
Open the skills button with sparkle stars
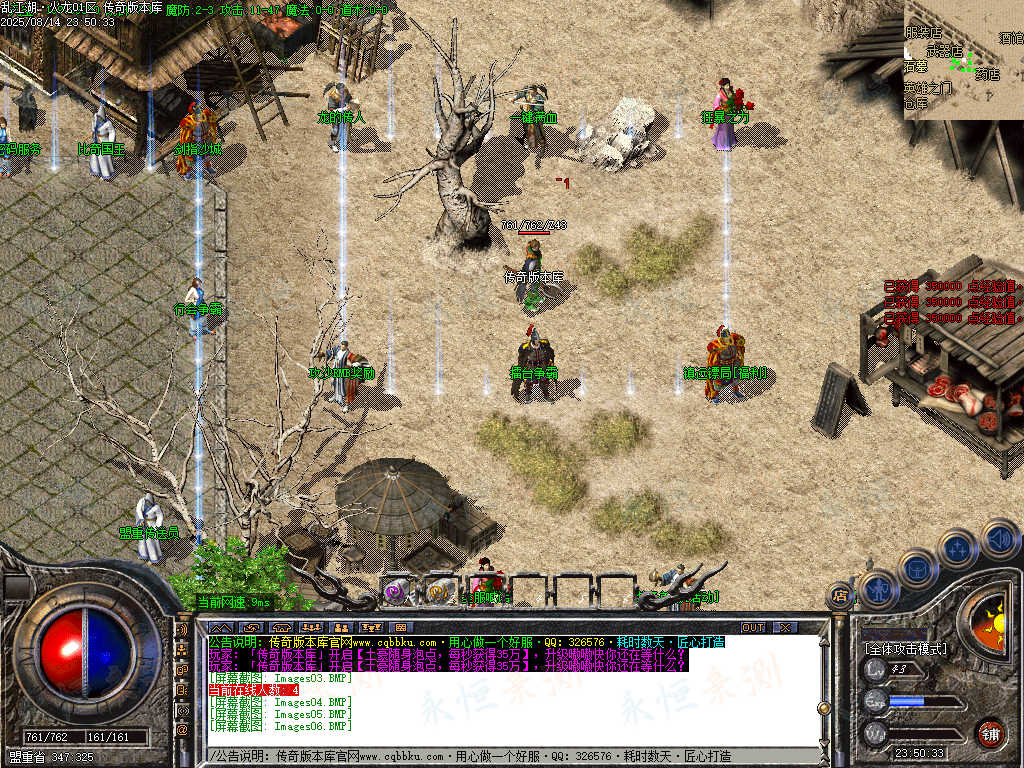pos(957,549)
